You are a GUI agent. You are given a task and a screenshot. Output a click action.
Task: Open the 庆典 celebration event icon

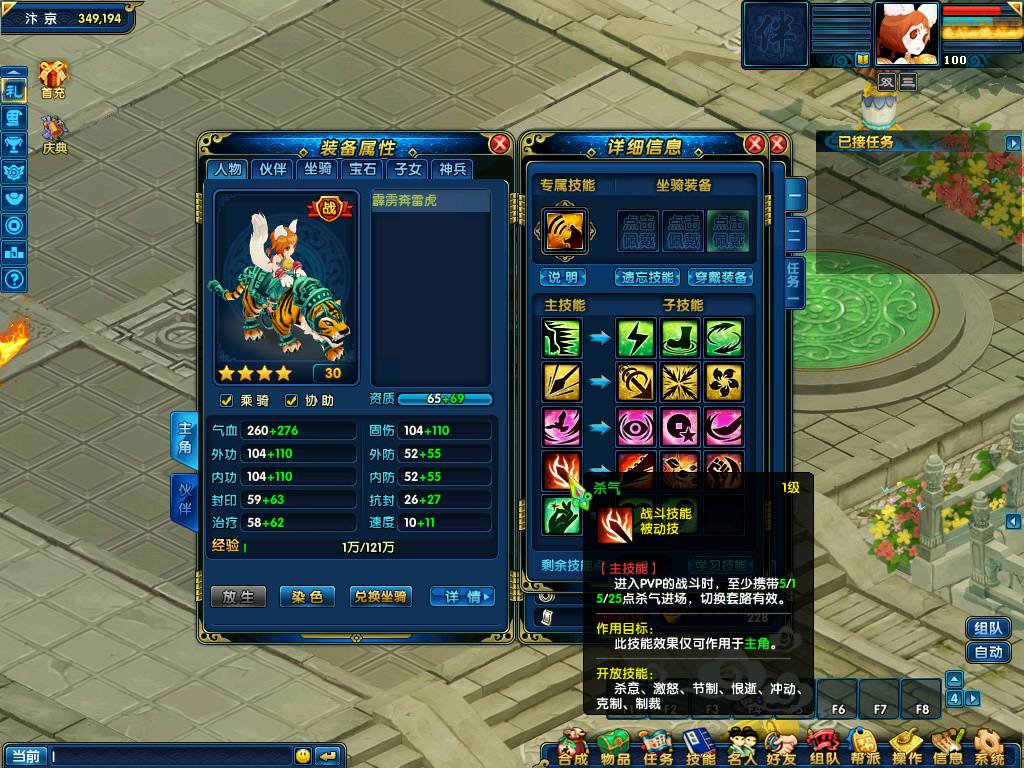coord(54,135)
